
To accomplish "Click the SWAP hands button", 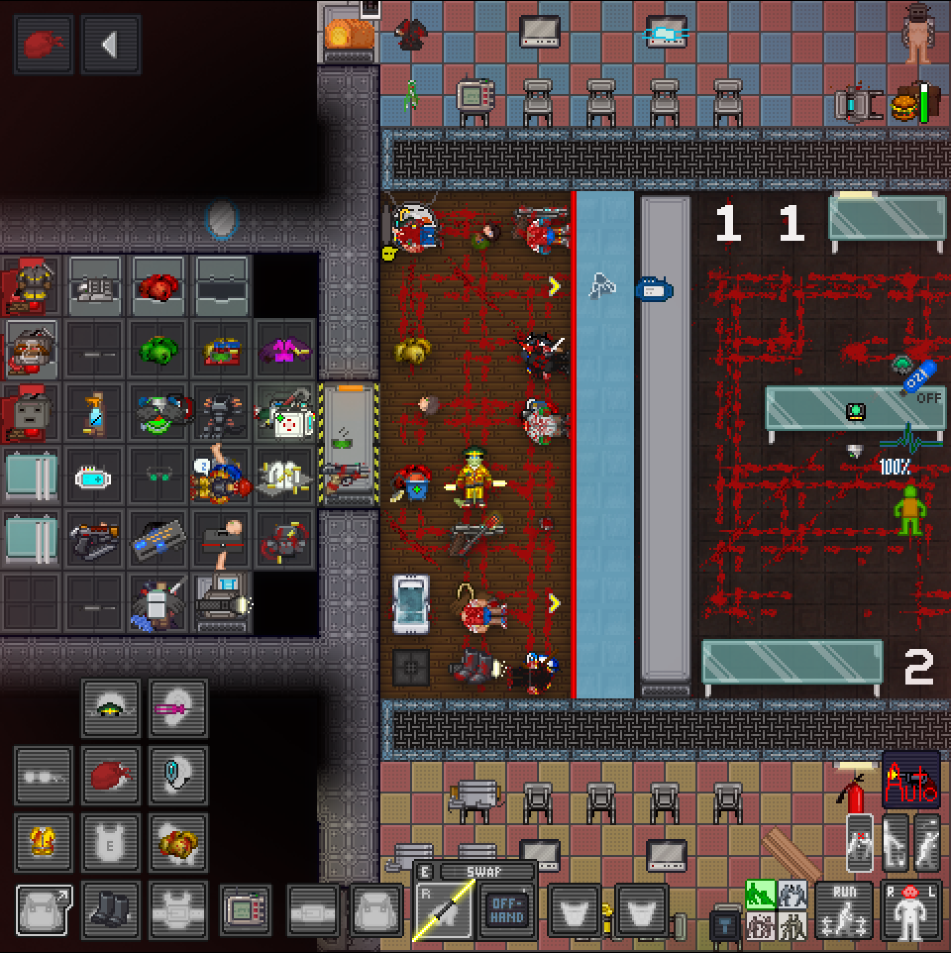I will (474, 872).
